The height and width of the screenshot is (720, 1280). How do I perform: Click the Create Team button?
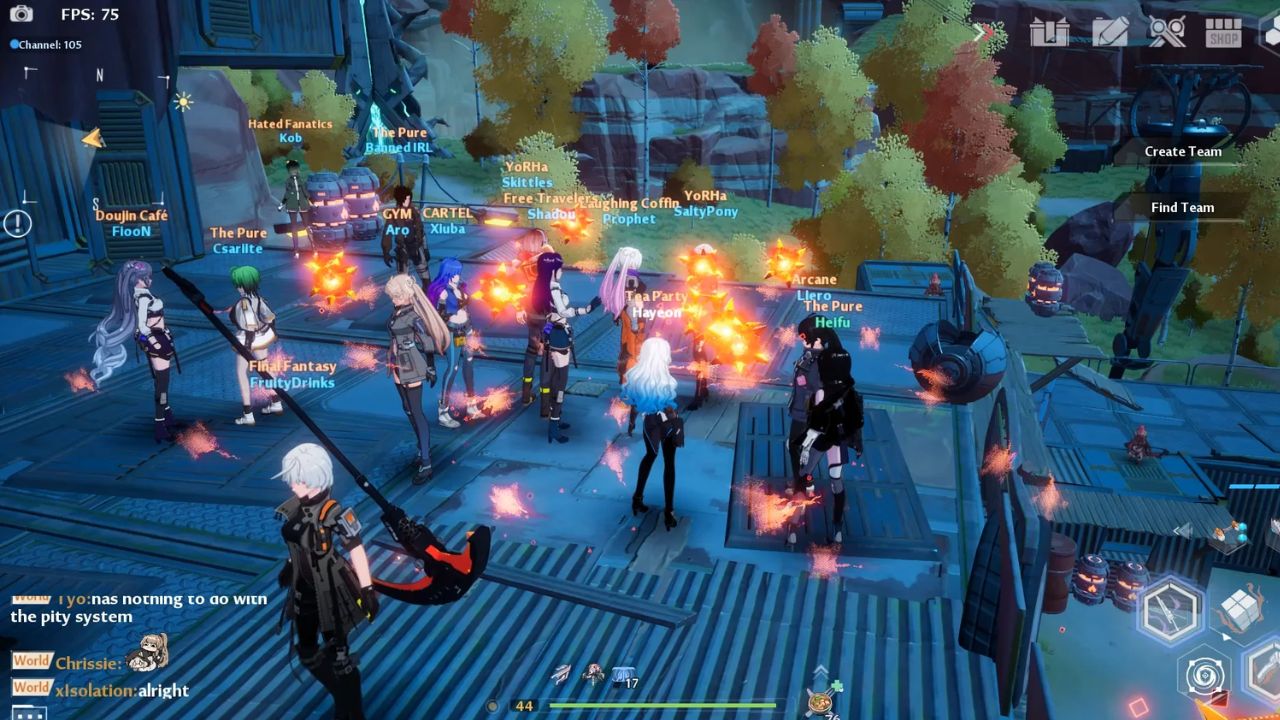tap(1183, 152)
